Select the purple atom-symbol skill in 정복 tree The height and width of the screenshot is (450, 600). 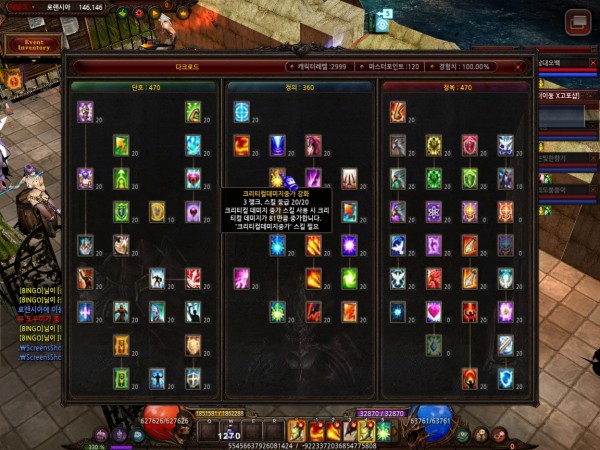coord(433,212)
